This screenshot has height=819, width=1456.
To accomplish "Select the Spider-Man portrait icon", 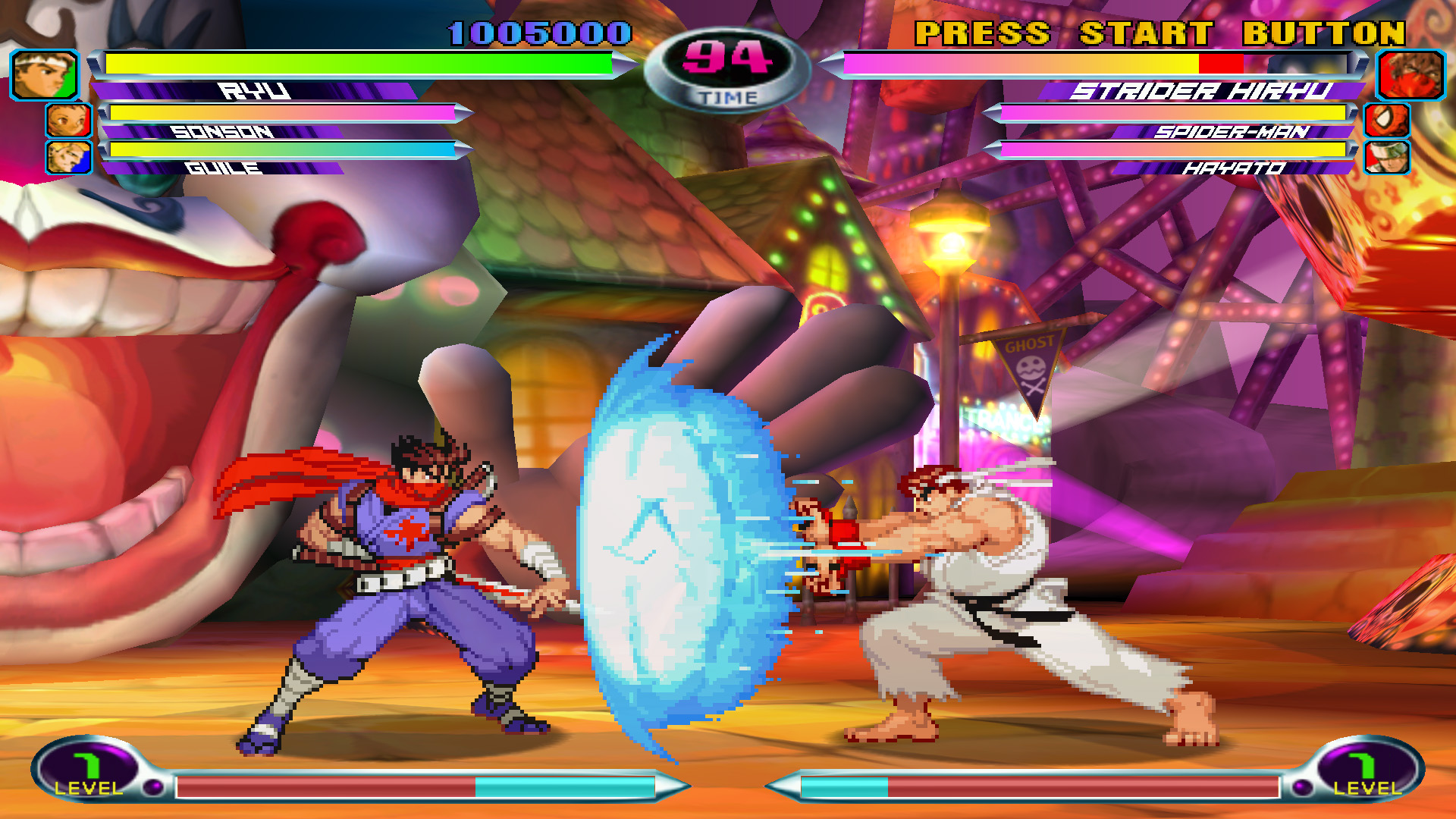I will pyautogui.click(x=1387, y=121).
